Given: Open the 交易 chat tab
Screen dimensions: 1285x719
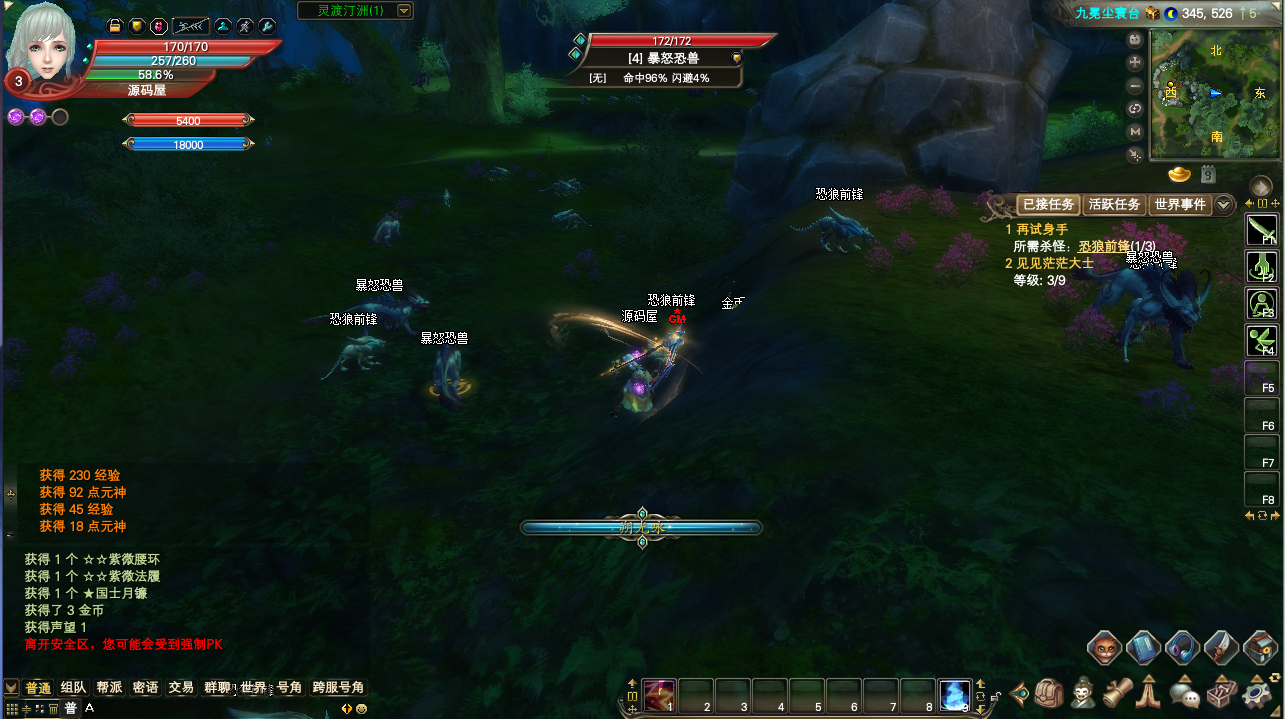Looking at the screenshot, I should coord(181,688).
